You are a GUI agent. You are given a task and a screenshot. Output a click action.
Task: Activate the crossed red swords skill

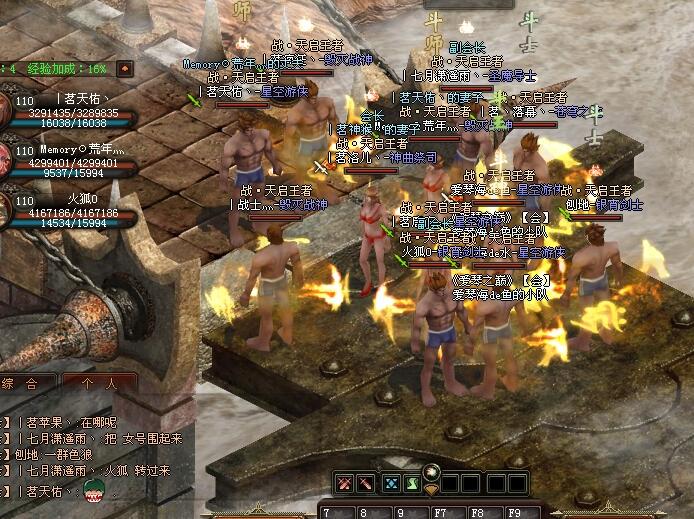(345, 484)
